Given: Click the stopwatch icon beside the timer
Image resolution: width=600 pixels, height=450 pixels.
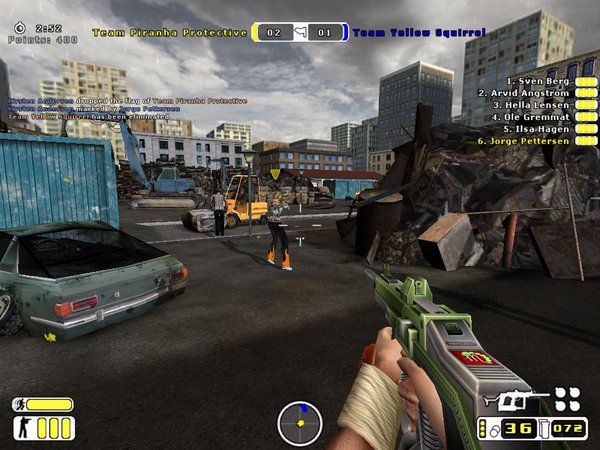Looking at the screenshot, I should pyautogui.click(x=19, y=29).
